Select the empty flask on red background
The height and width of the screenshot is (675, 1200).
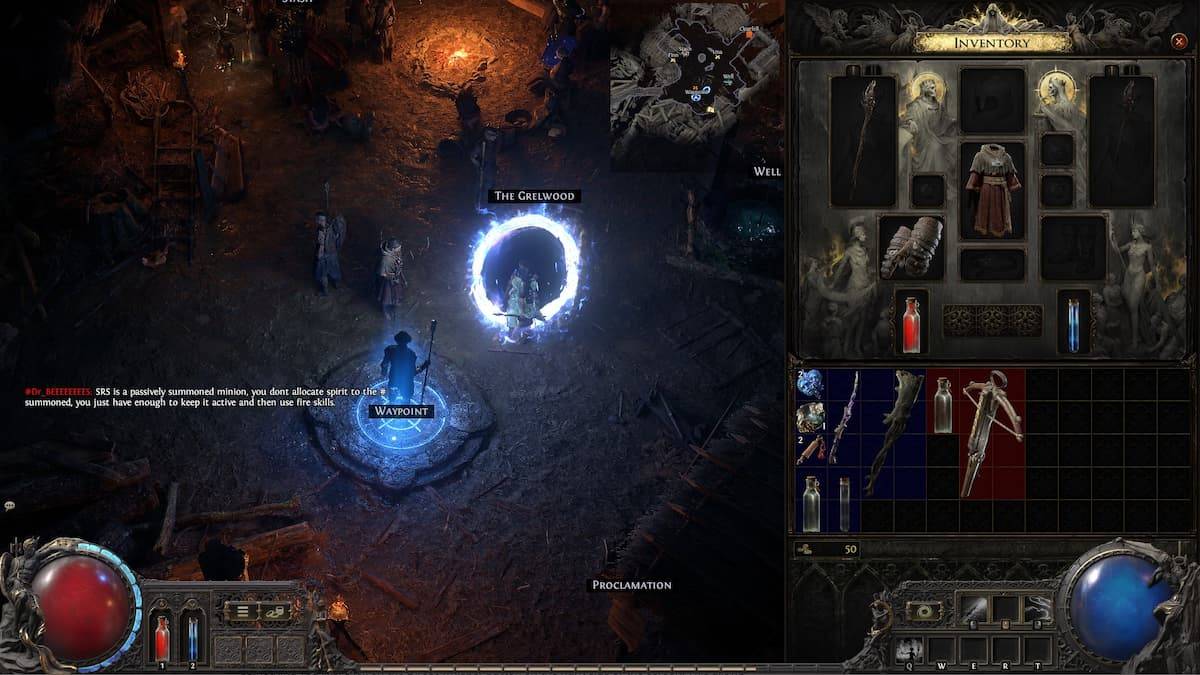tap(942, 403)
